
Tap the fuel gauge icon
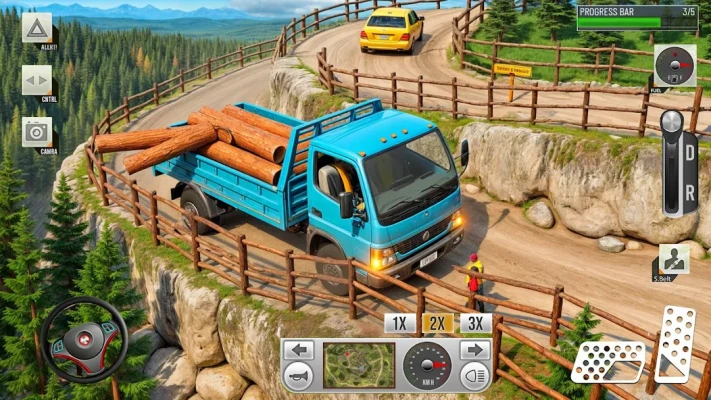pyautogui.click(x=674, y=65)
